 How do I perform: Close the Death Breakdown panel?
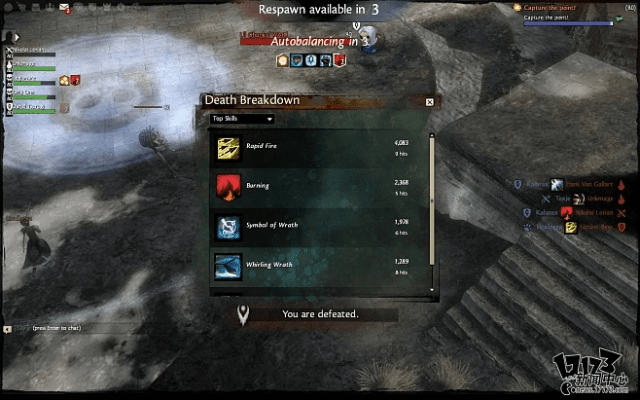coord(430,101)
